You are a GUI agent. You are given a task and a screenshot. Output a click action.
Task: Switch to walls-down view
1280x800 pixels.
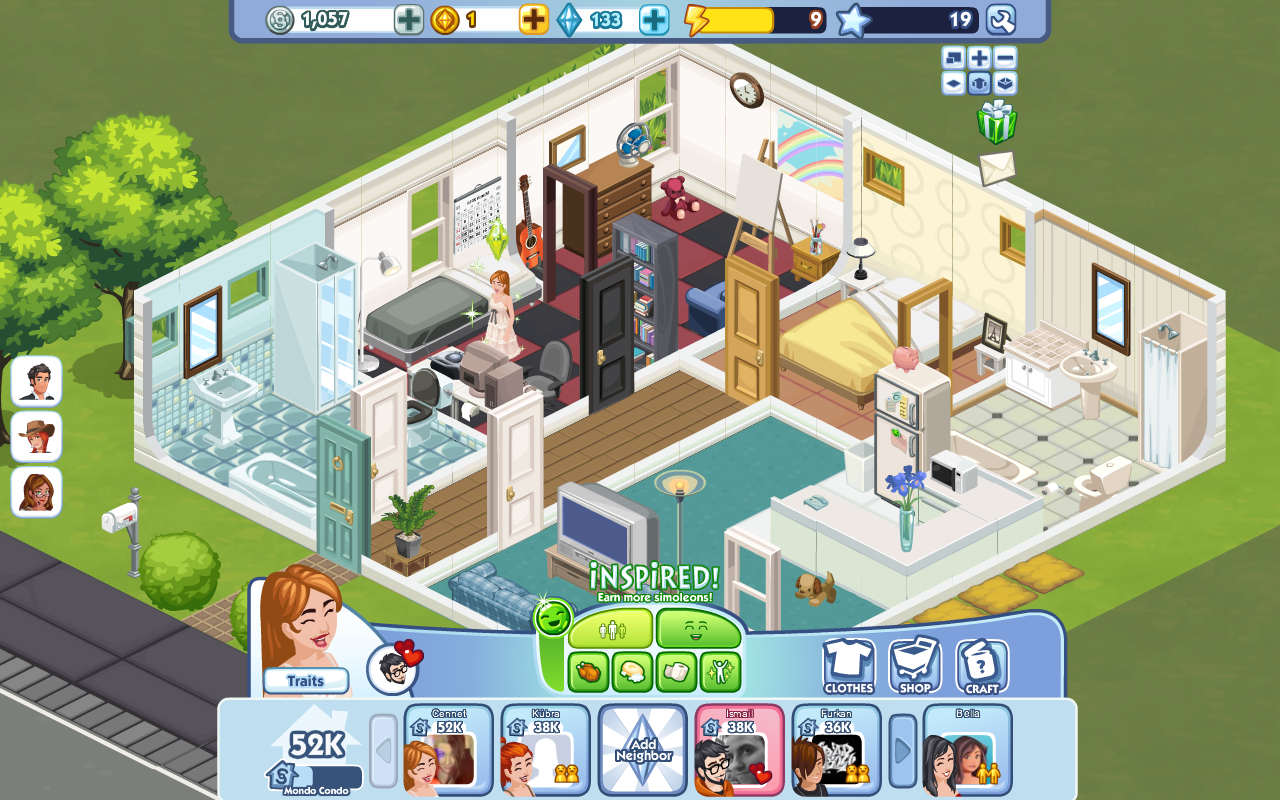pos(953,84)
